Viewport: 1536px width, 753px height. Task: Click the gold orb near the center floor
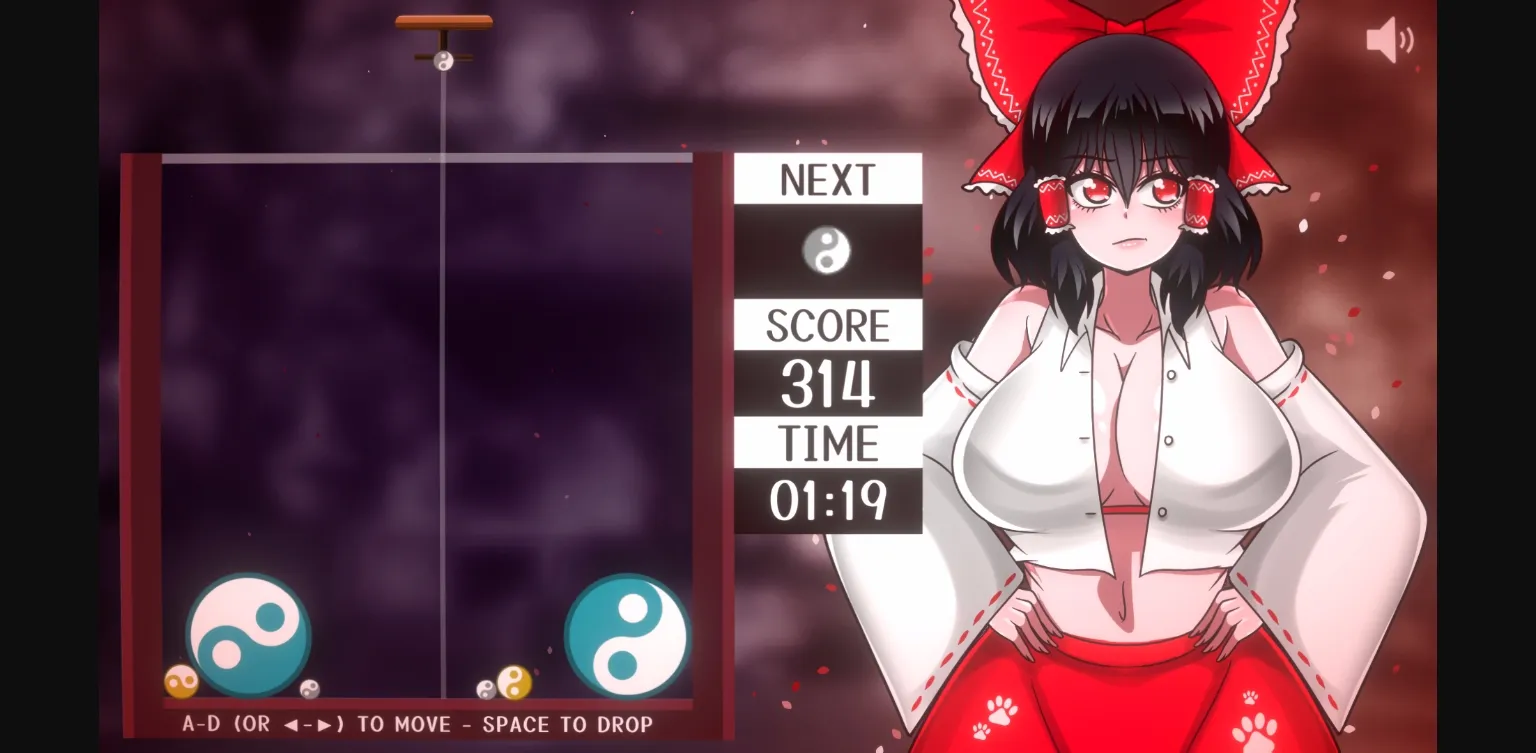click(514, 682)
